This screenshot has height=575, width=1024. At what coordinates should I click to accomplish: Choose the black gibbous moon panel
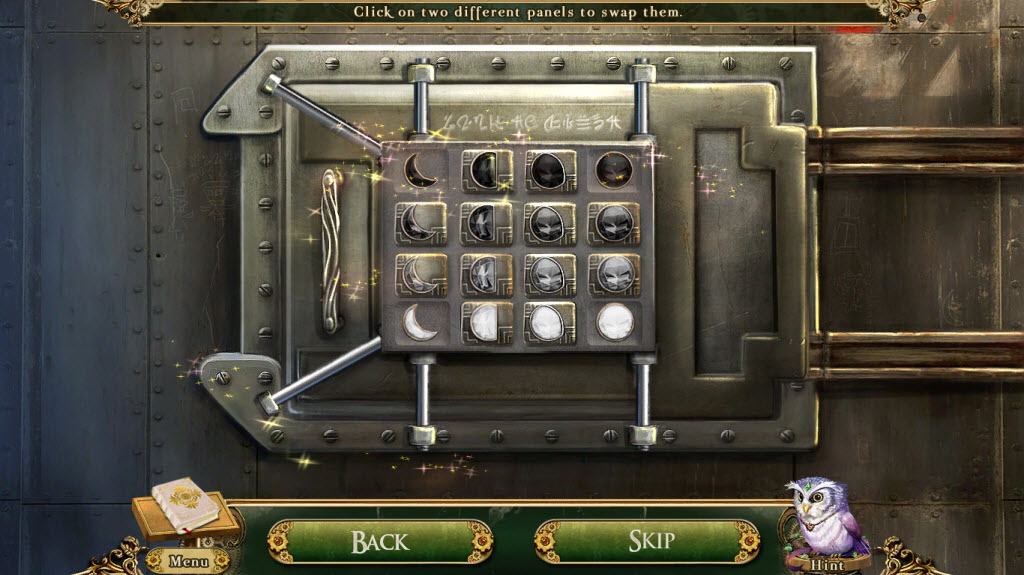click(x=549, y=170)
